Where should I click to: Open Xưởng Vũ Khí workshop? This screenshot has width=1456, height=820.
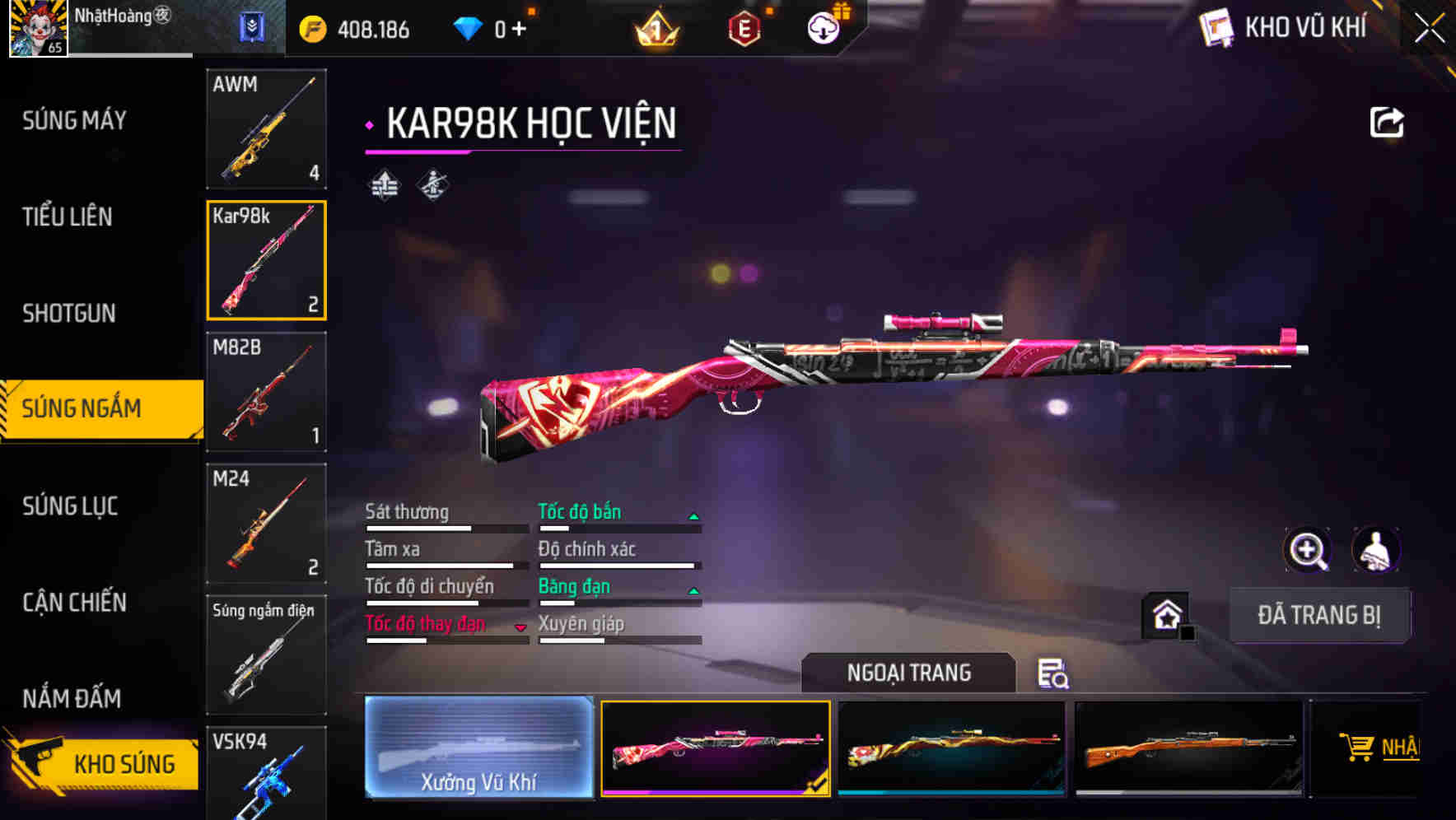479,748
